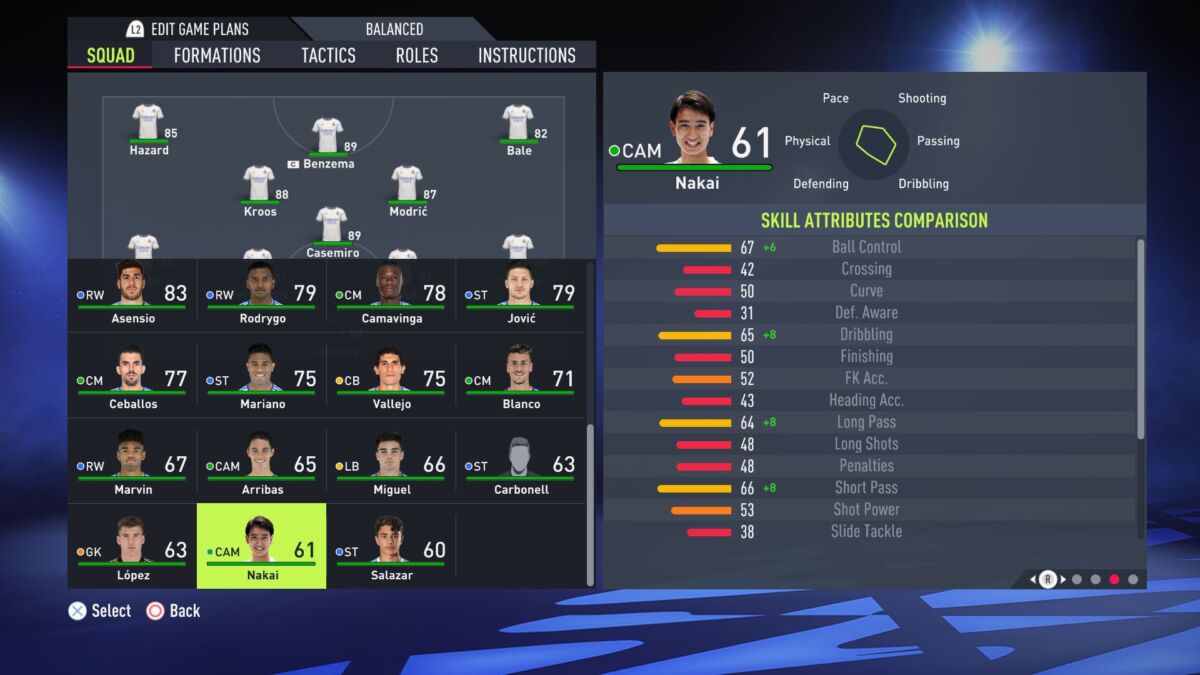Switch to the Formations tab

coord(217,56)
